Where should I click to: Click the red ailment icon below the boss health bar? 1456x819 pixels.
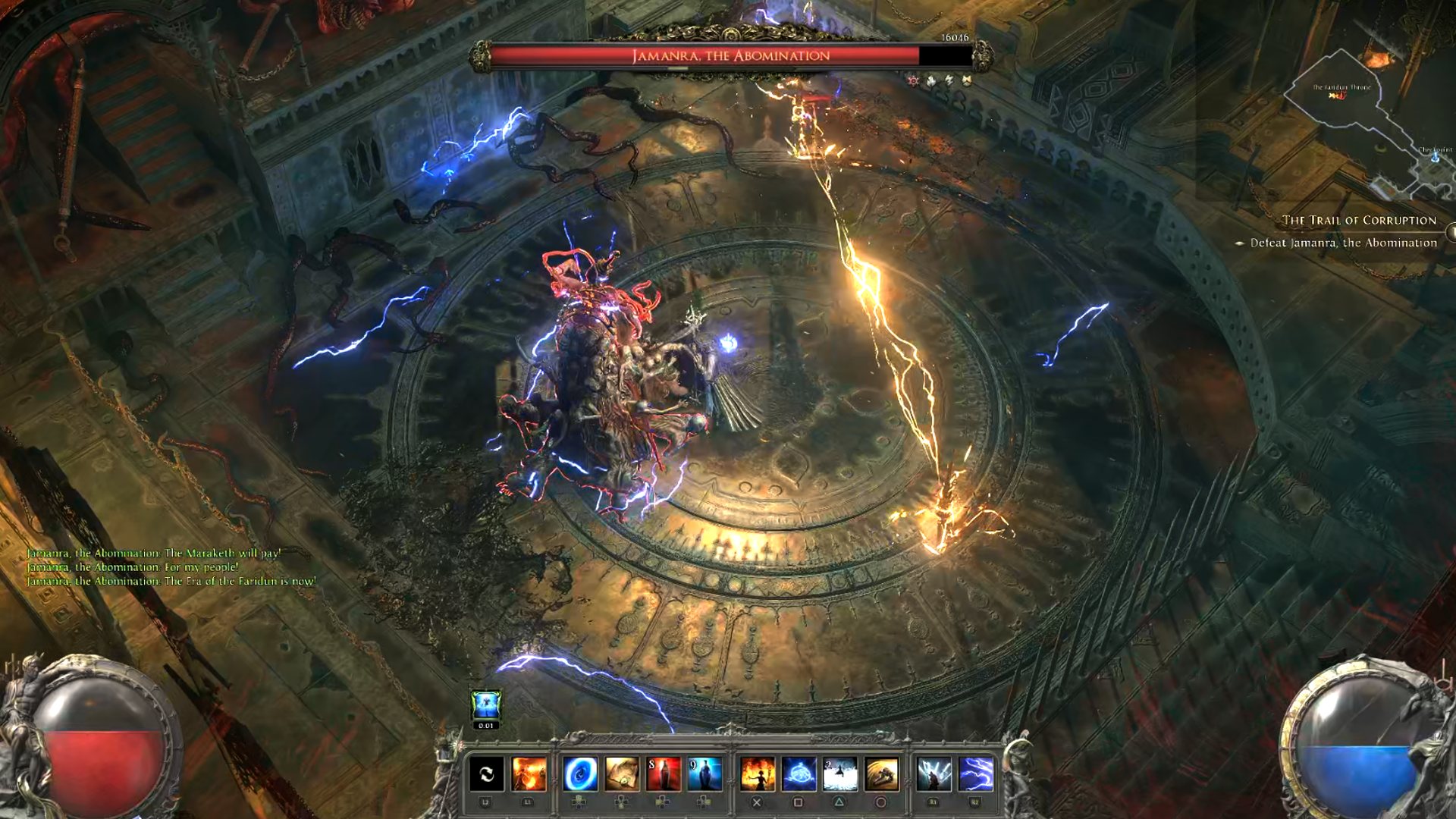[x=913, y=80]
